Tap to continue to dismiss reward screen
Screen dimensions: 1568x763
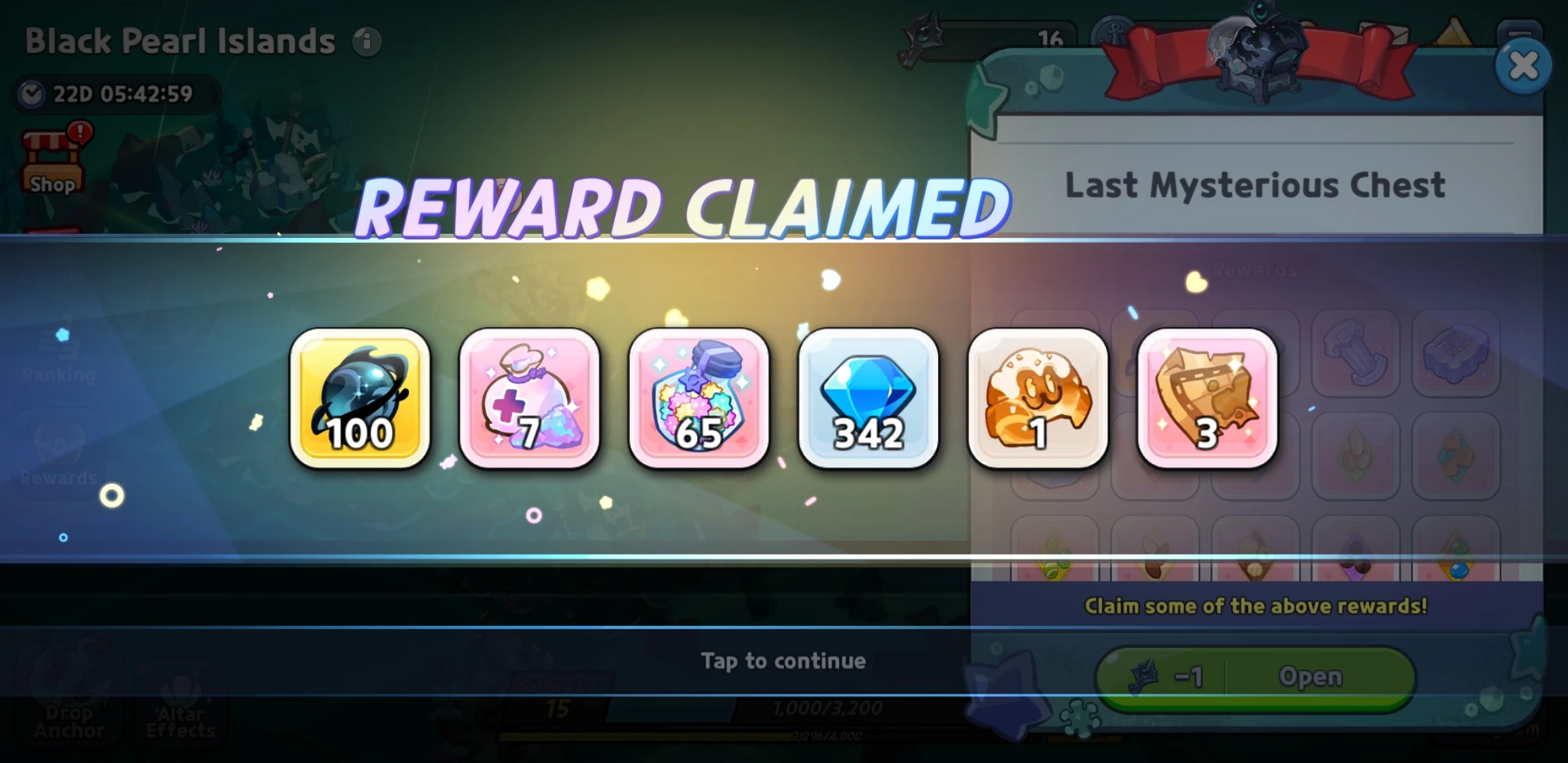[x=784, y=661]
